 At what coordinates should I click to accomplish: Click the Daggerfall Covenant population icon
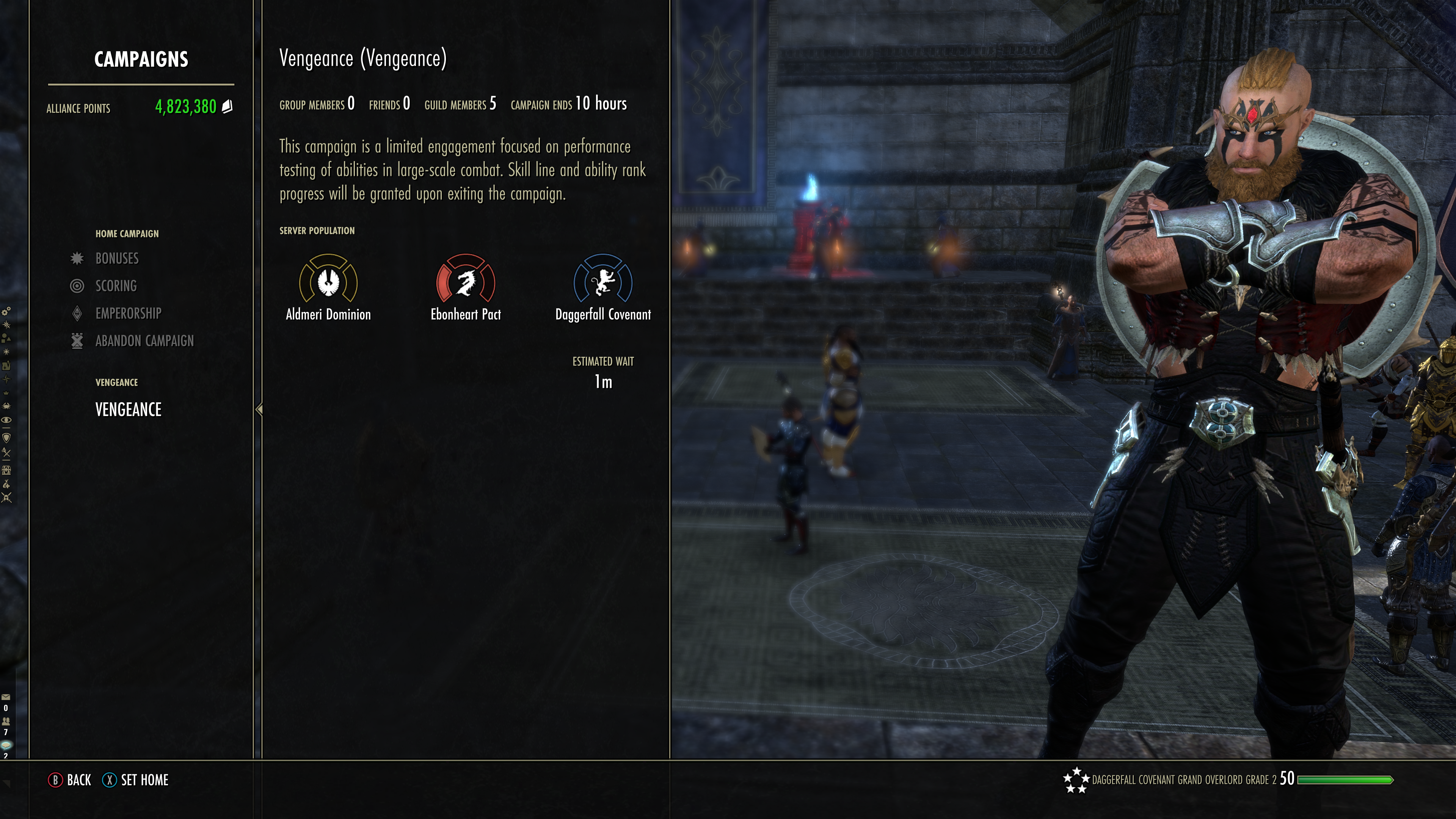coord(603,280)
